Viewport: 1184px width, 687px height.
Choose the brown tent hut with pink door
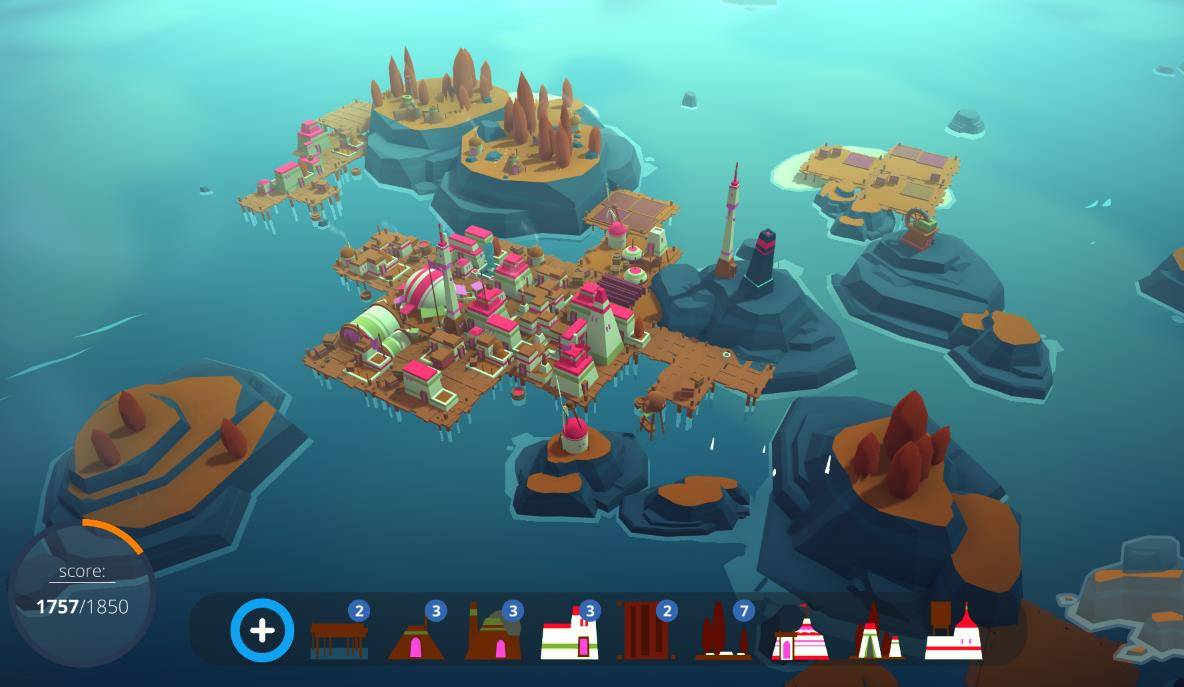(x=416, y=636)
